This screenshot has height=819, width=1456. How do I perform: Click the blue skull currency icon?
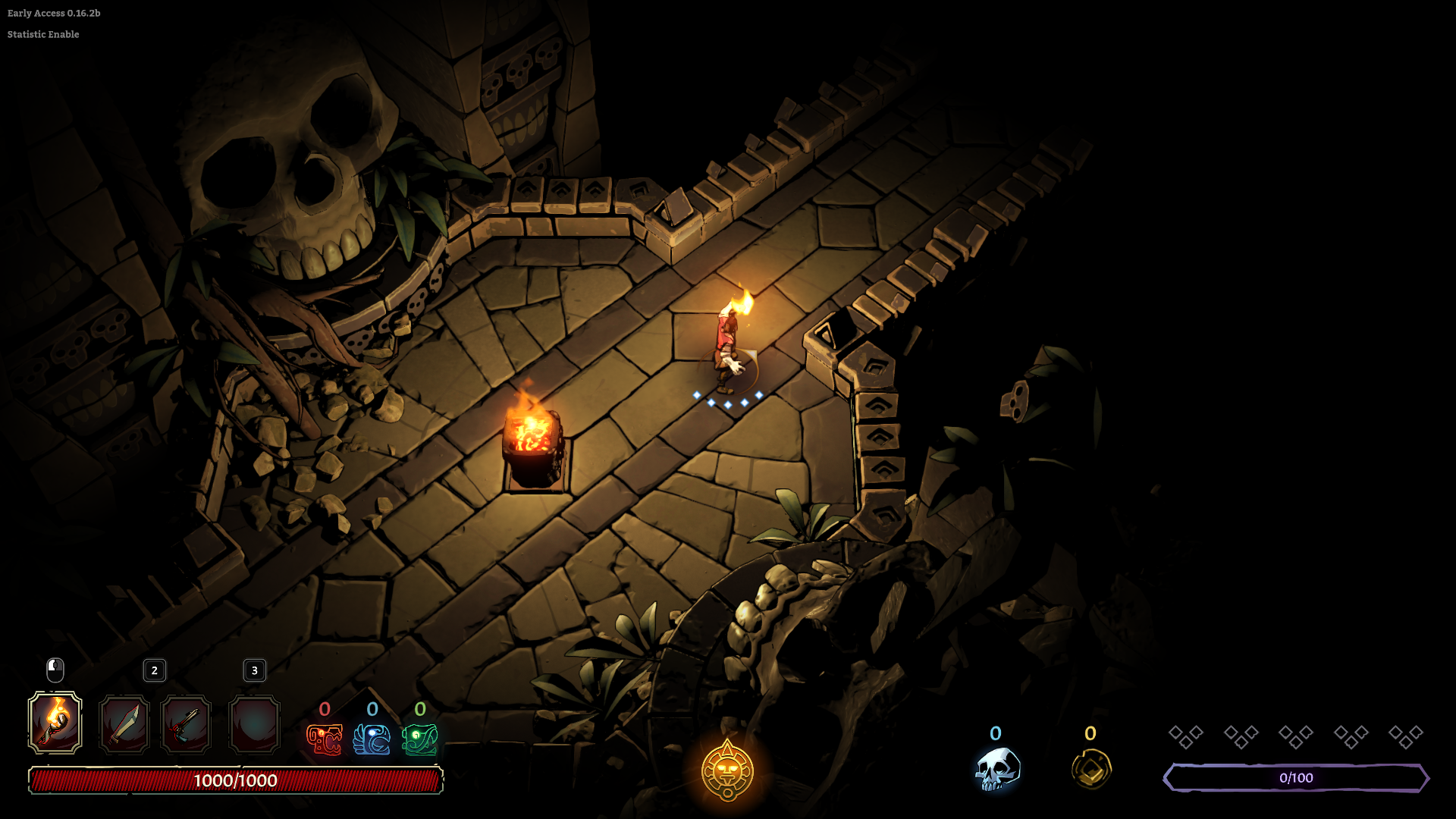coord(996,770)
